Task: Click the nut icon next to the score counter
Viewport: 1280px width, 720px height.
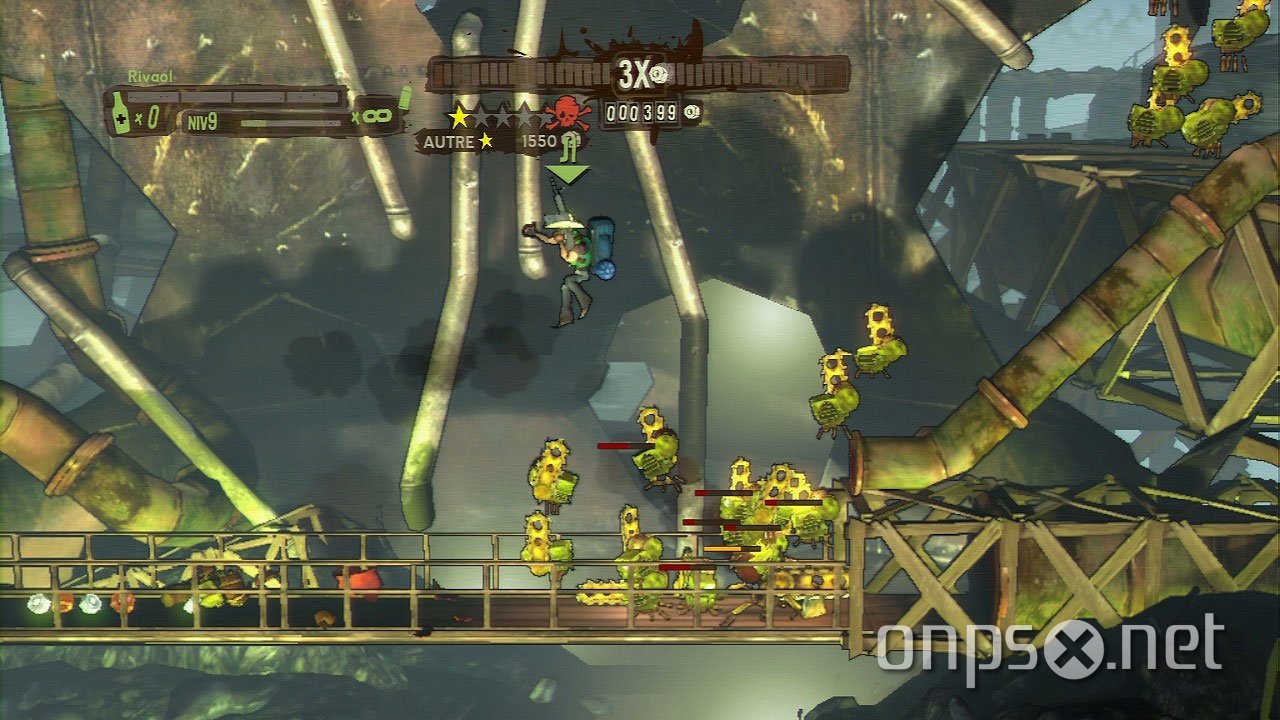Action: coord(690,111)
